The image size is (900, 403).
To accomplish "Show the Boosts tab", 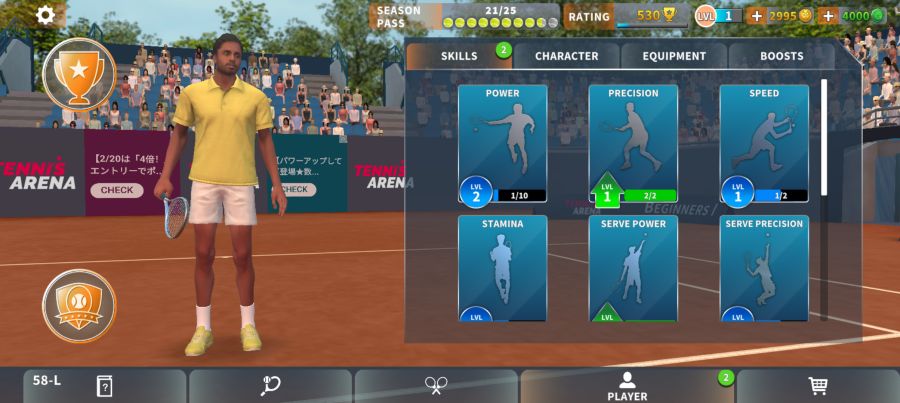I will (x=781, y=56).
